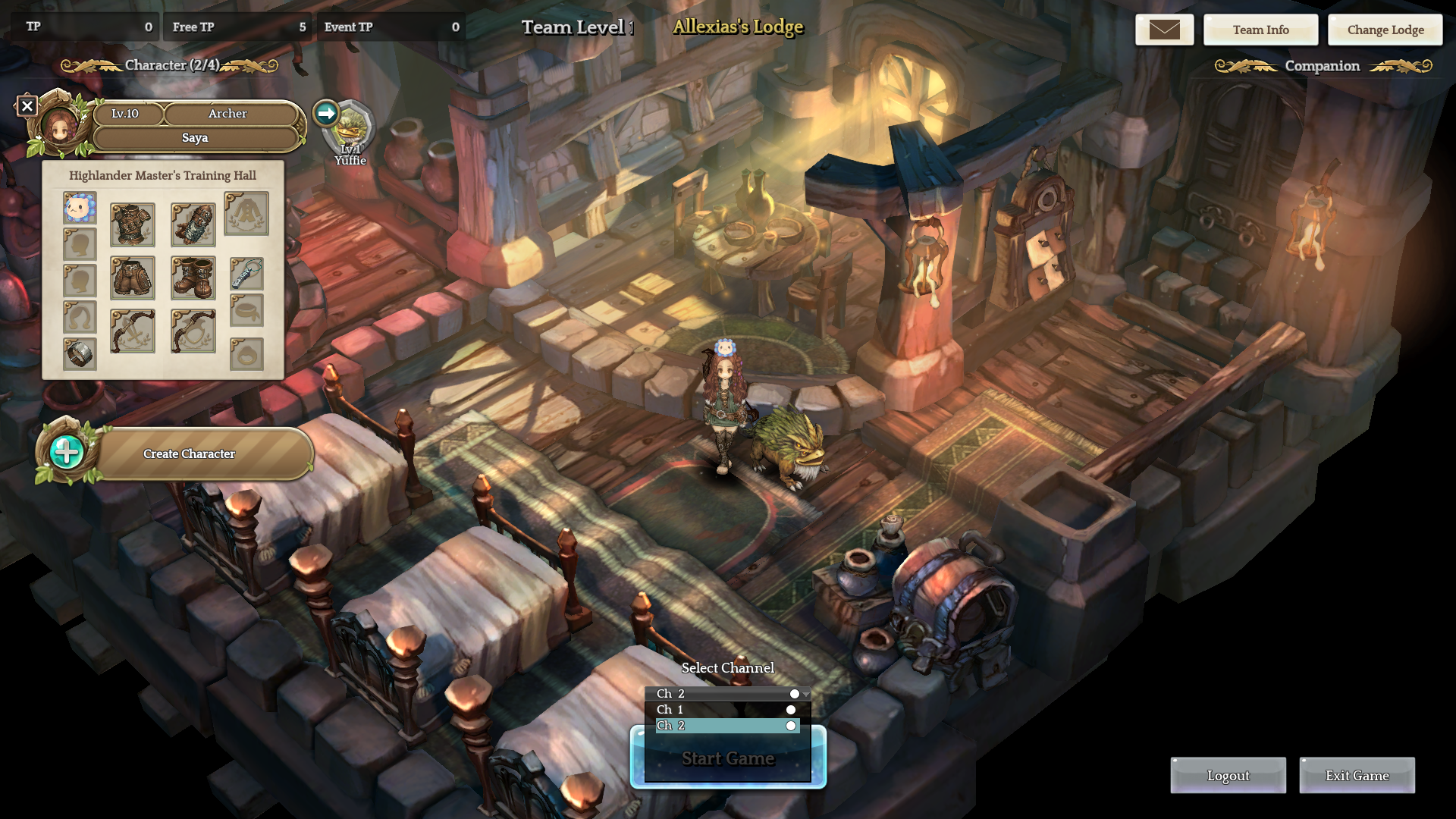Open the Team Info panel

1260,30
